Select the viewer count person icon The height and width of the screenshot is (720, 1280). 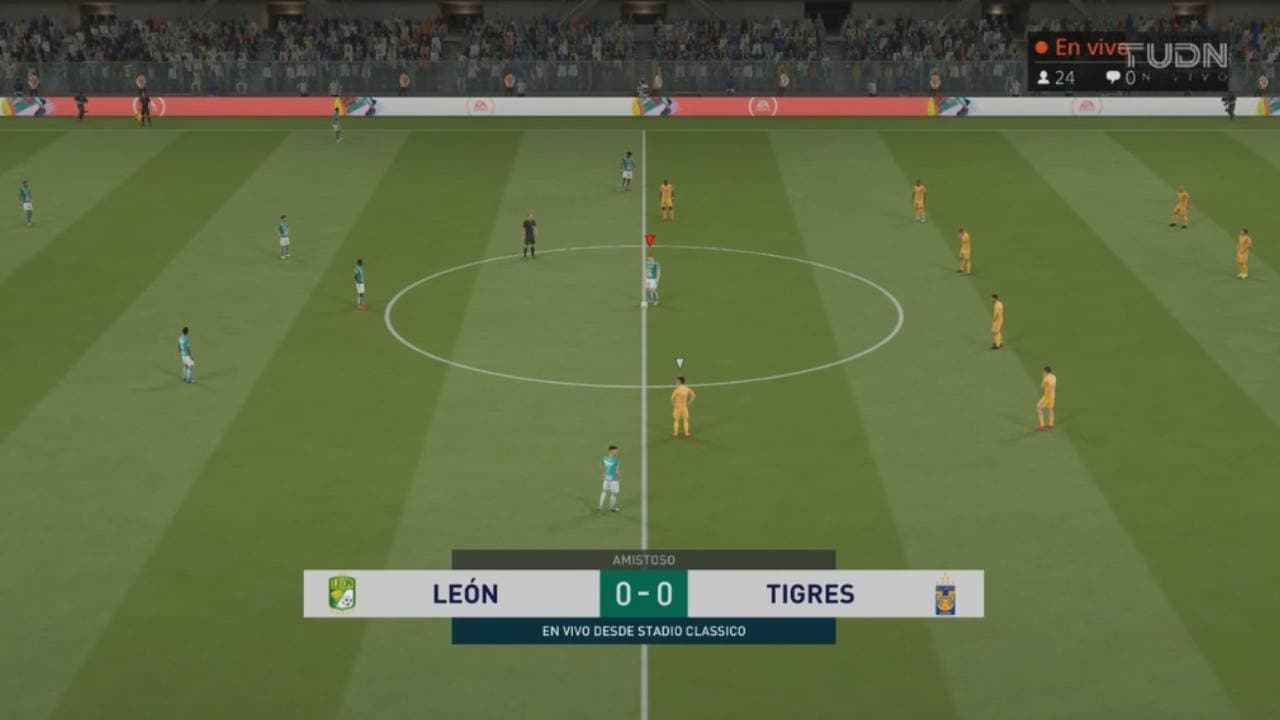(1044, 76)
